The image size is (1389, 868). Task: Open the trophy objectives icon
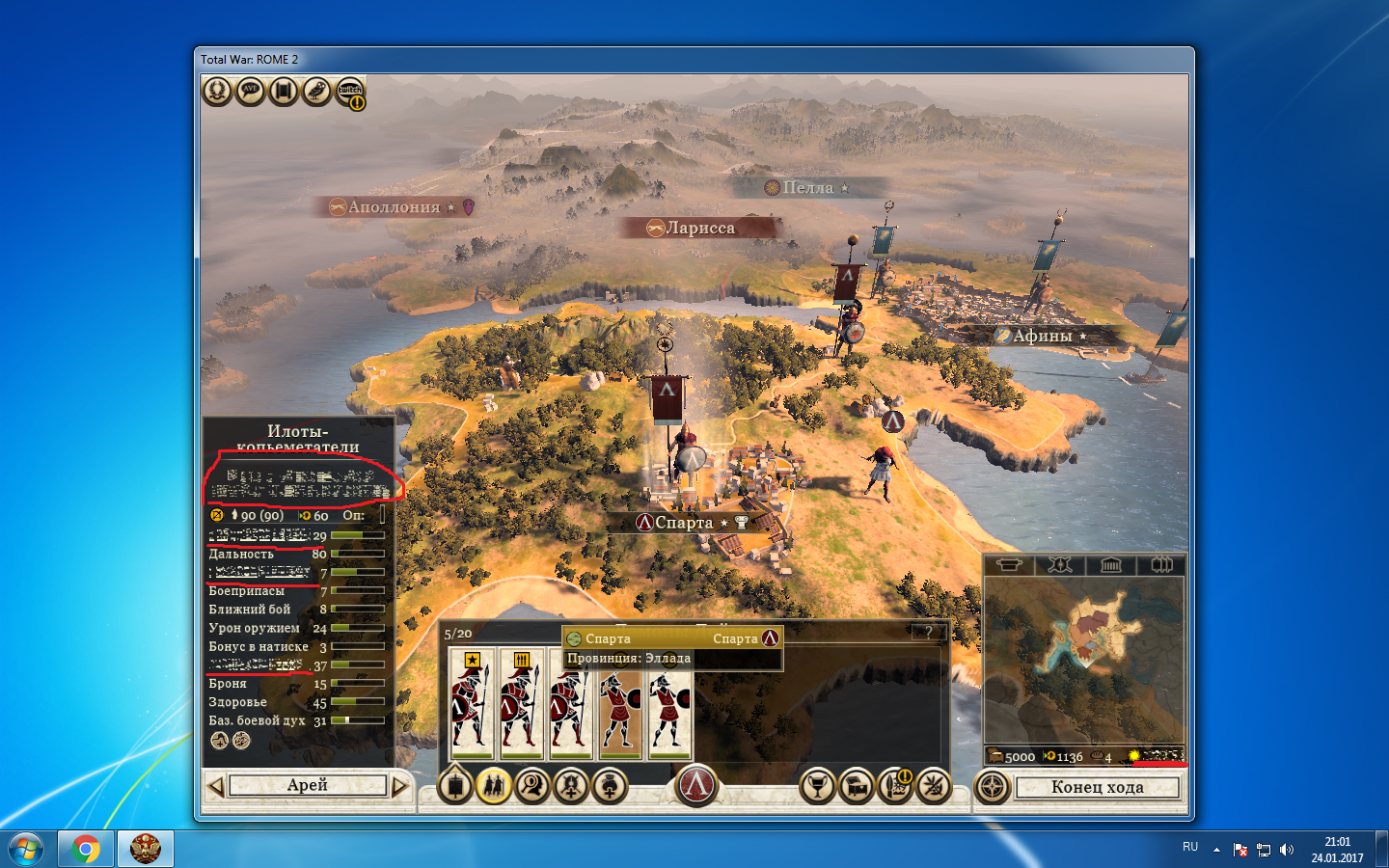tap(818, 787)
